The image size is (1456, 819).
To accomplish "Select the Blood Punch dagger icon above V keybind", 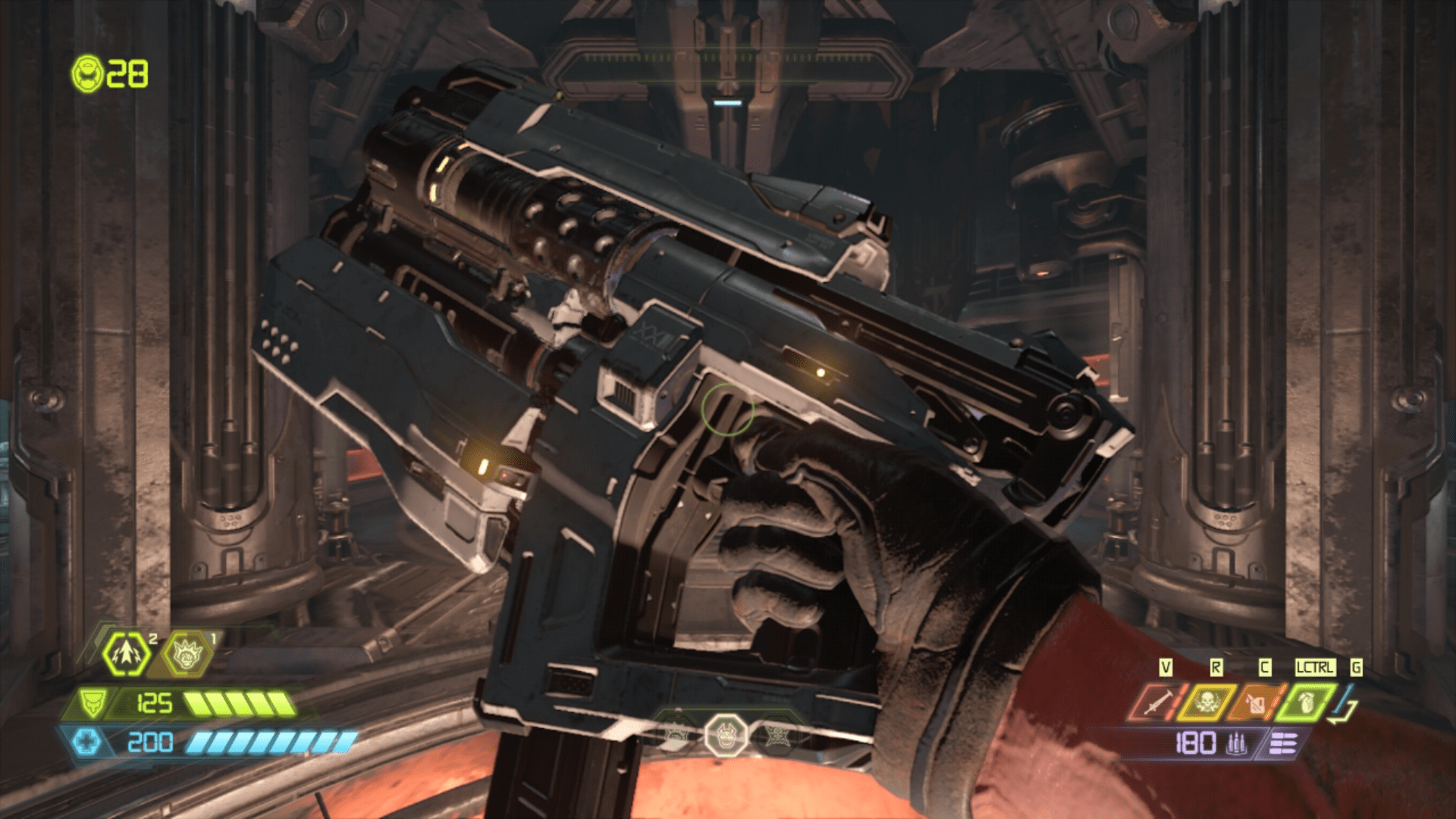I will tap(1153, 702).
